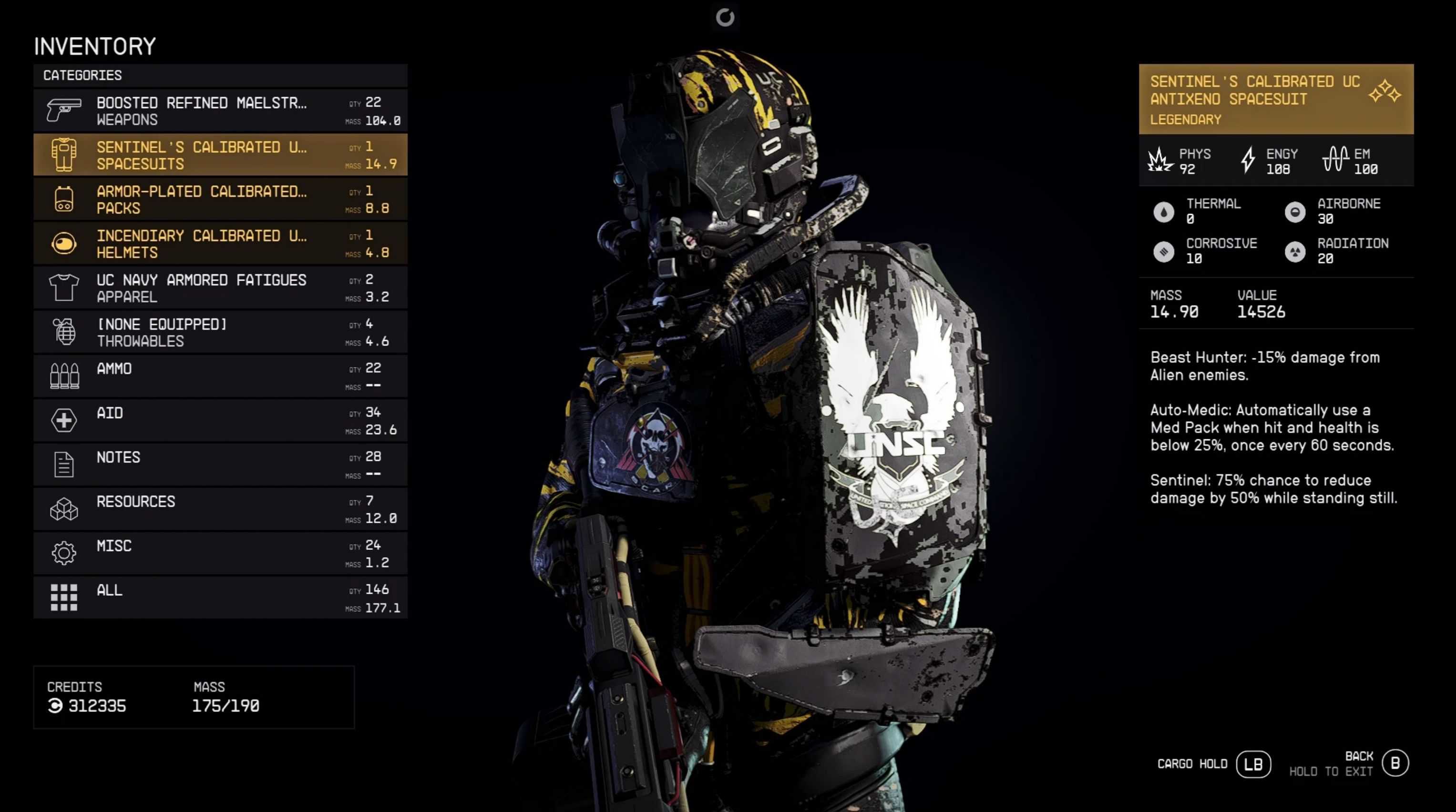This screenshot has height=812, width=1456.
Task: Open the Ammo category
Action: coord(220,376)
